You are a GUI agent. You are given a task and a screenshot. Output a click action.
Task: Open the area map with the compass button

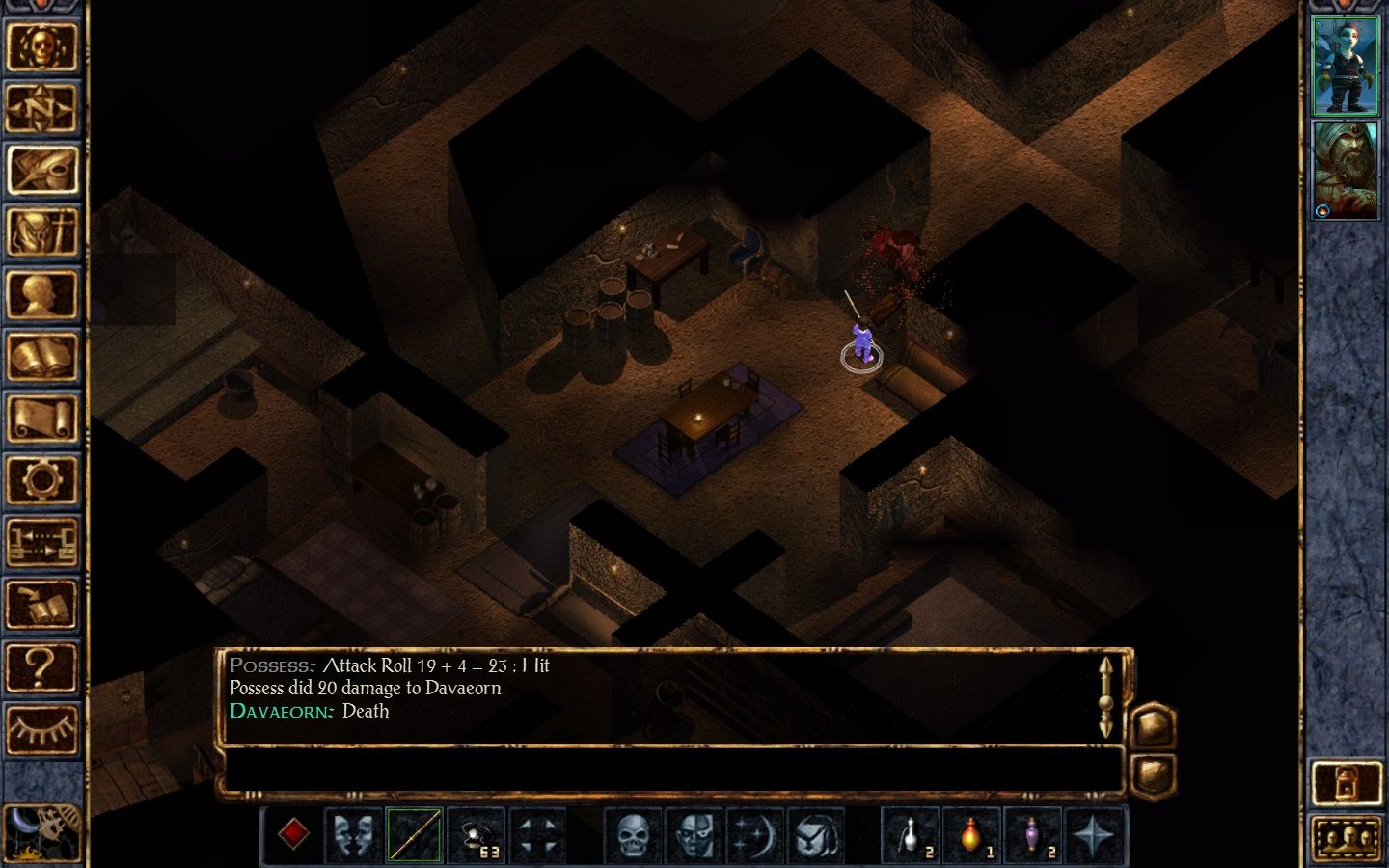(x=41, y=108)
